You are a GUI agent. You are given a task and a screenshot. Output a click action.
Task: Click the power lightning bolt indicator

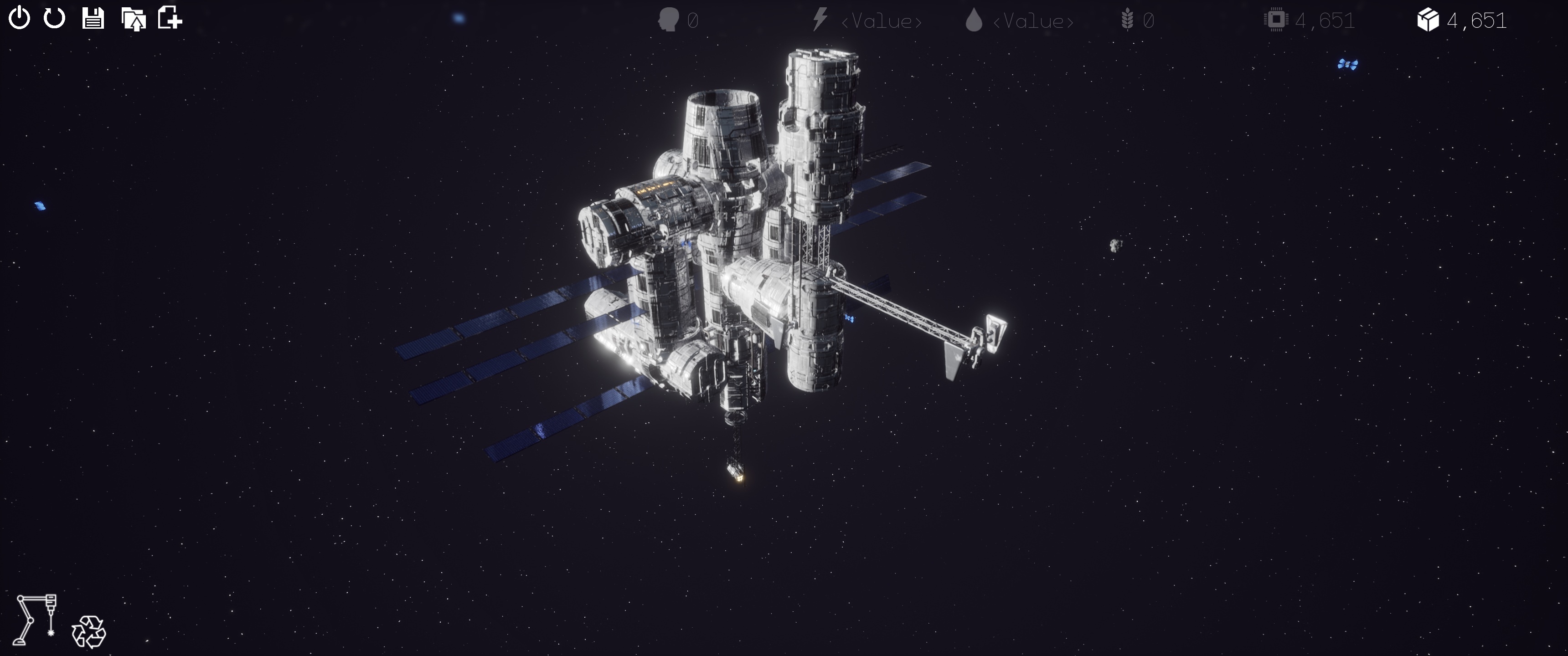point(820,20)
